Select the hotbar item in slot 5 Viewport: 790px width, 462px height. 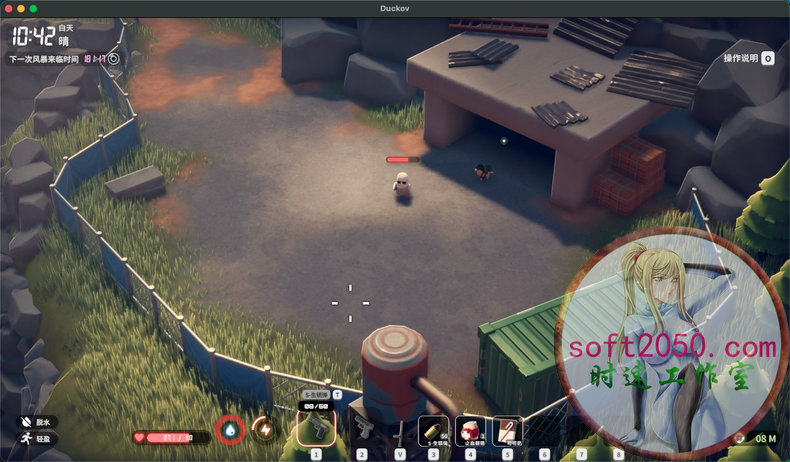pyautogui.click(x=507, y=430)
